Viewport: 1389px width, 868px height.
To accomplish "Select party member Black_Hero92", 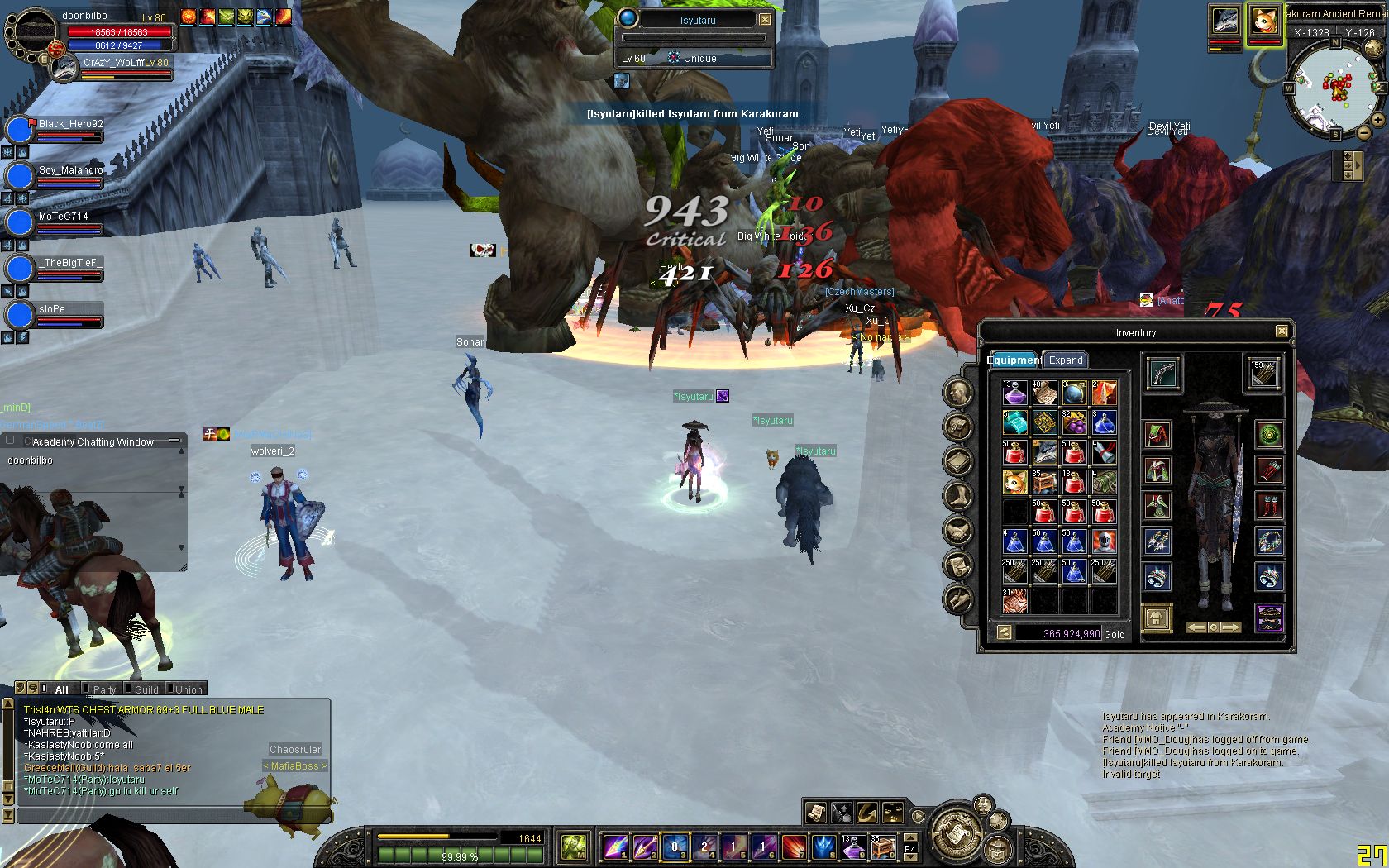I will click(70, 125).
